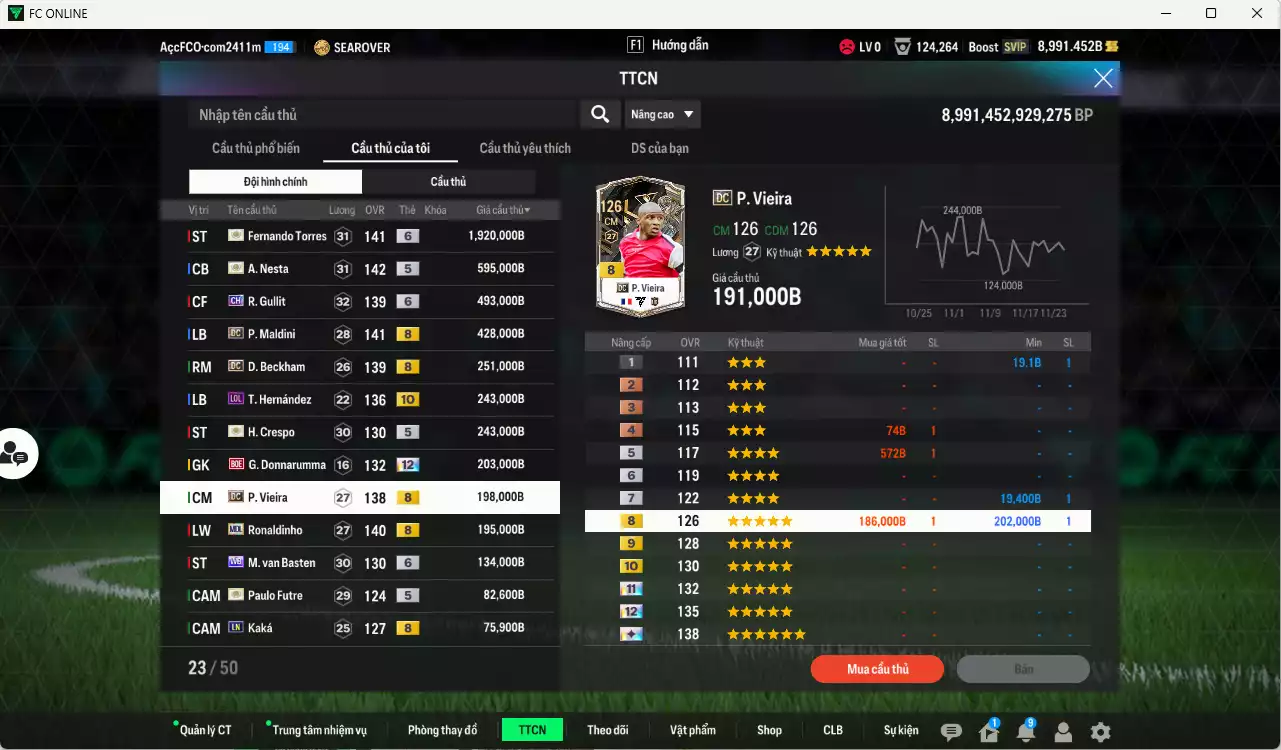Open the Nâng cao advanced filter dropdown
This screenshot has height=750, width=1281.
click(x=663, y=114)
